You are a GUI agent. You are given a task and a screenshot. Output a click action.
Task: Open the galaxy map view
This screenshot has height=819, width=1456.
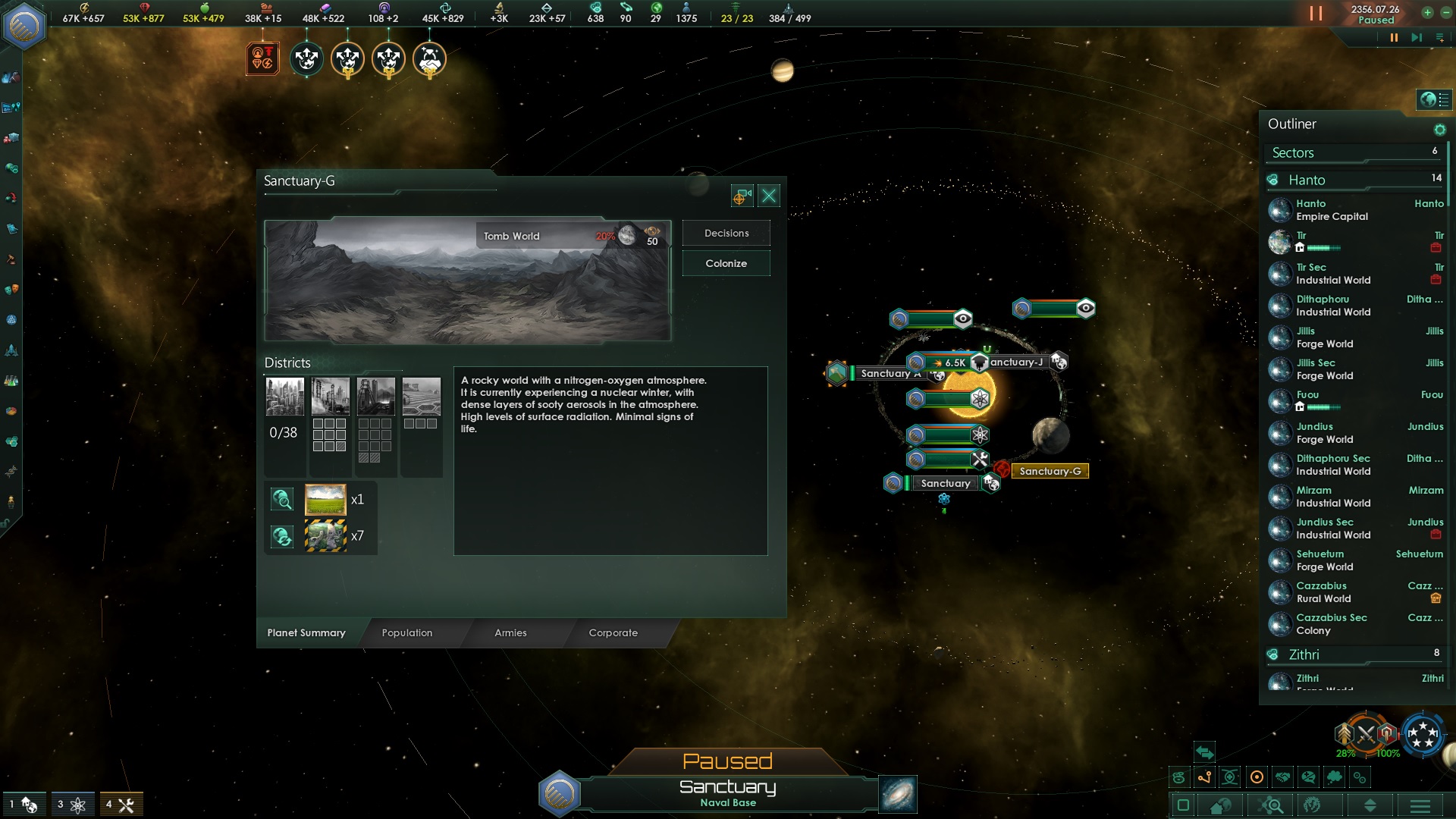pyautogui.click(x=898, y=794)
